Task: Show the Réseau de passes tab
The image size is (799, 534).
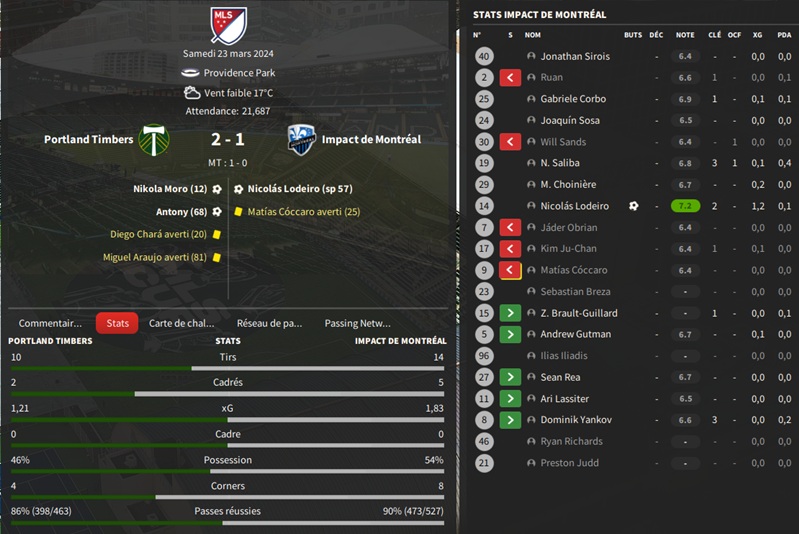Action: (x=269, y=323)
